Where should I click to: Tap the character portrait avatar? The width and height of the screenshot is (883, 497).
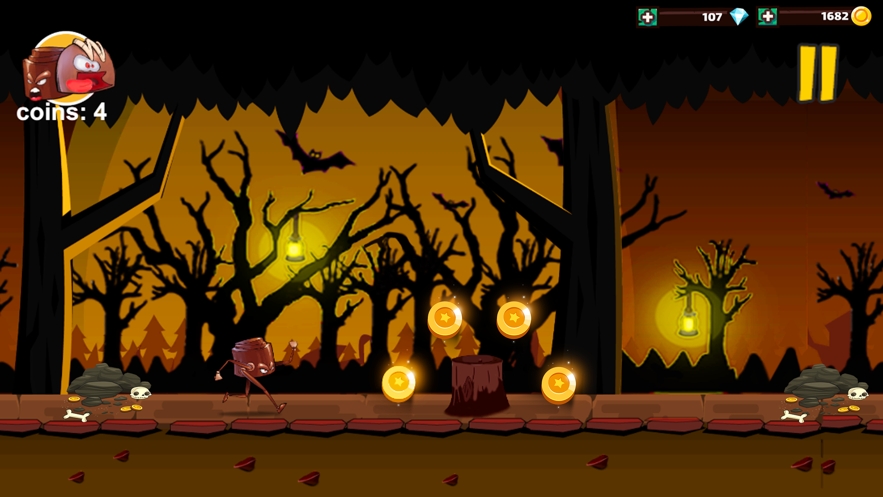pos(68,68)
